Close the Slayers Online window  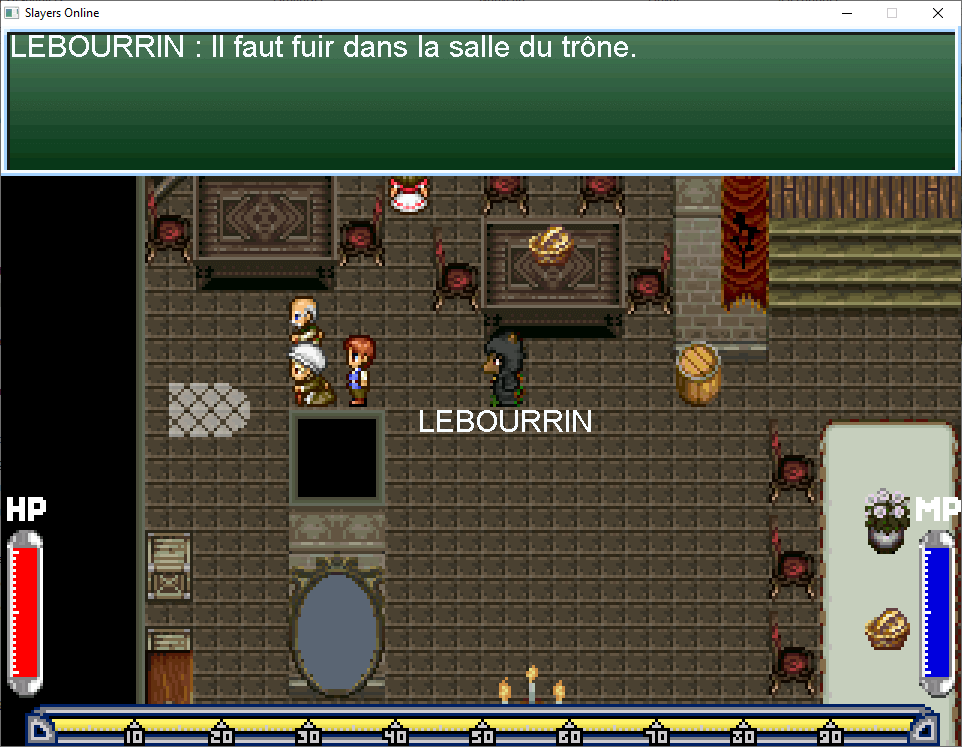coord(937,14)
